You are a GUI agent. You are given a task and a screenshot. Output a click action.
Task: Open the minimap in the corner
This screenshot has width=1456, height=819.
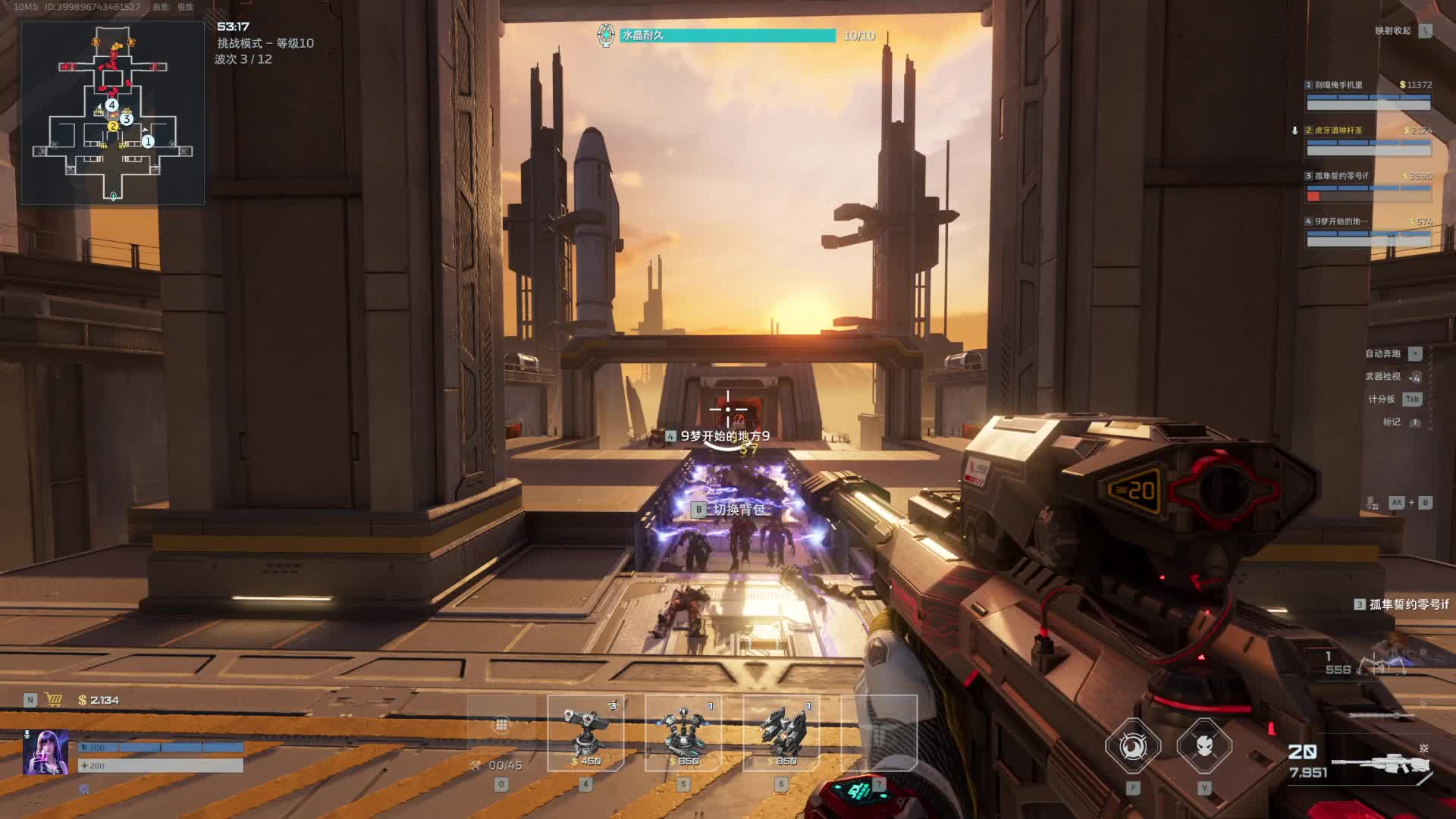(112, 112)
